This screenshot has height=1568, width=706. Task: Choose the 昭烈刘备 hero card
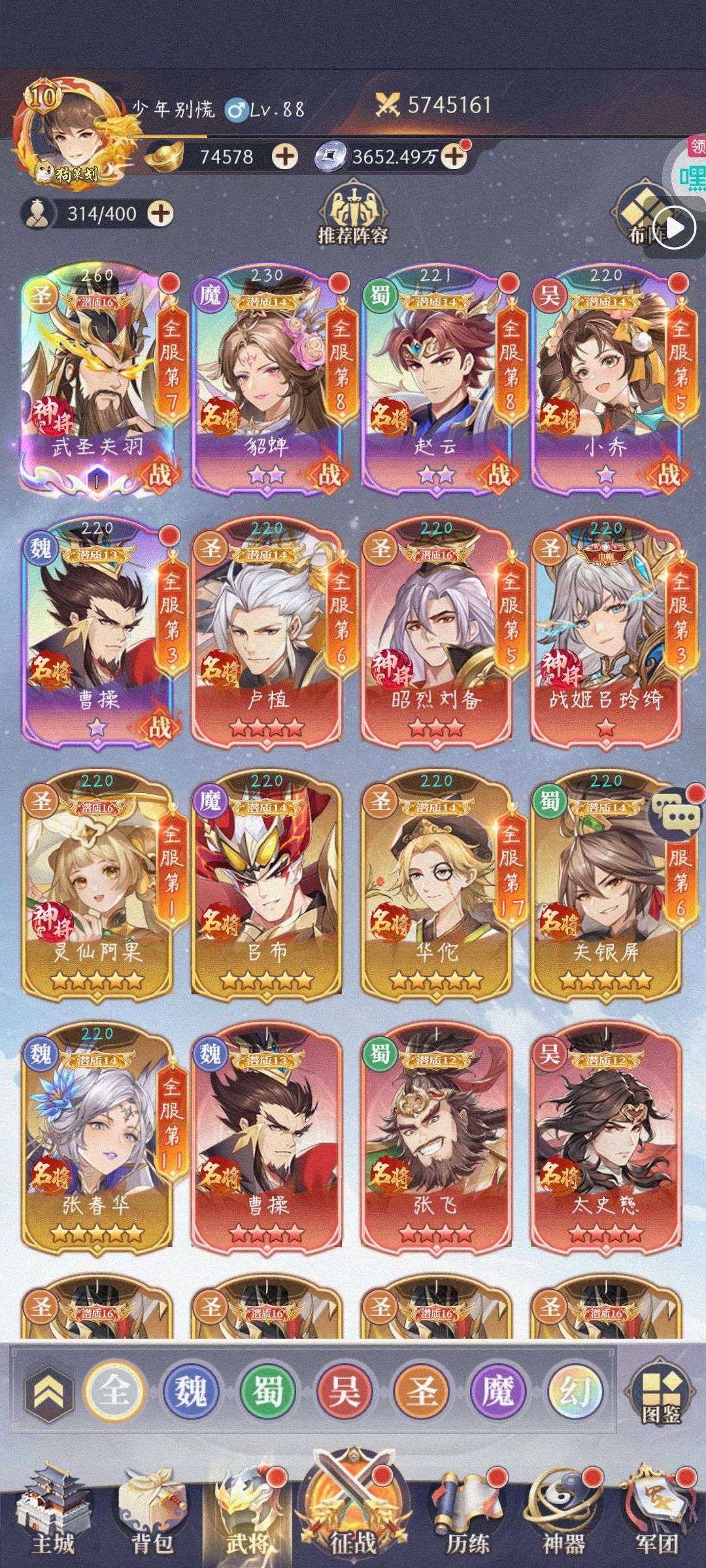click(x=436, y=630)
